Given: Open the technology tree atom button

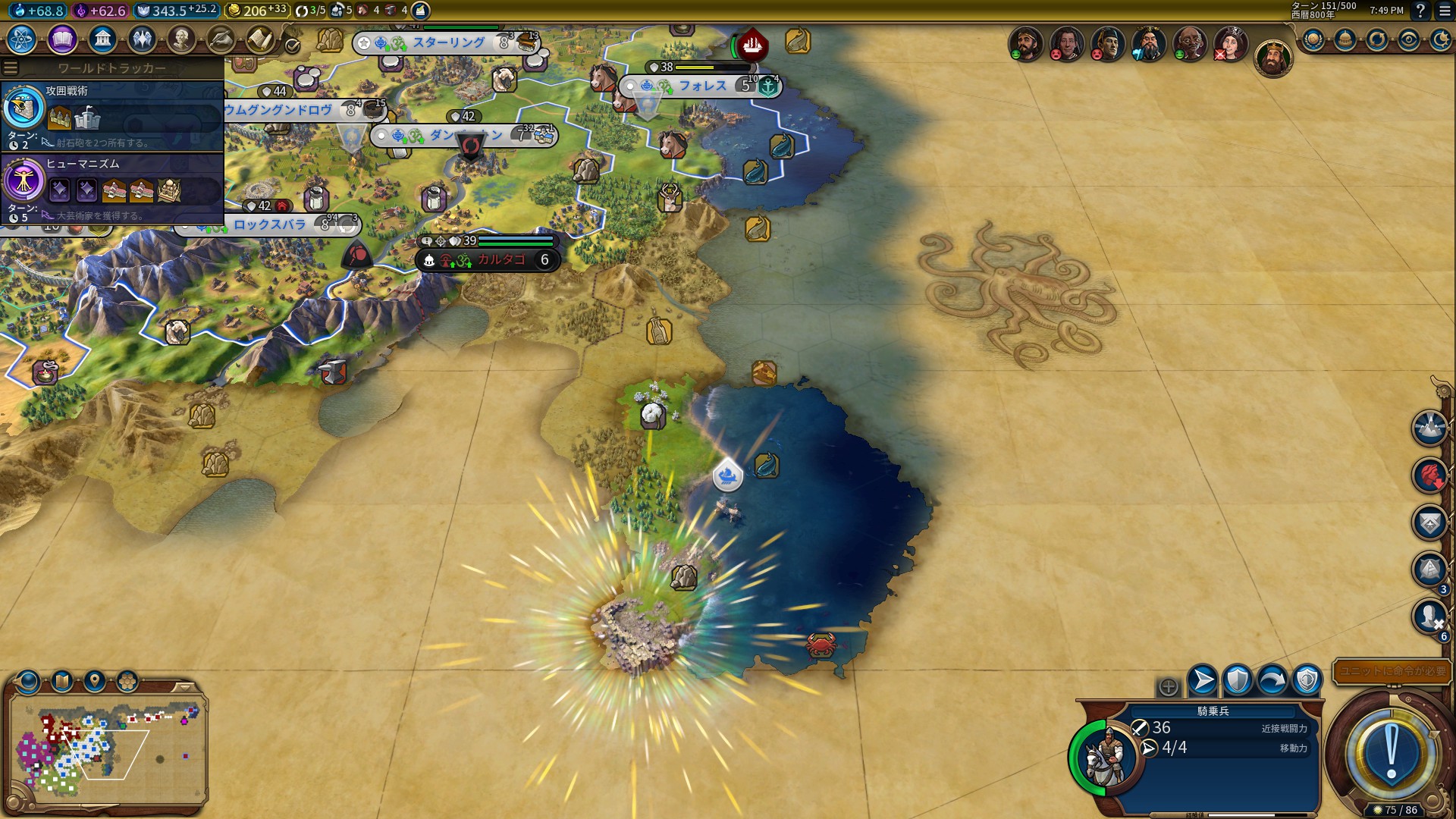Looking at the screenshot, I should pyautogui.click(x=22, y=39).
